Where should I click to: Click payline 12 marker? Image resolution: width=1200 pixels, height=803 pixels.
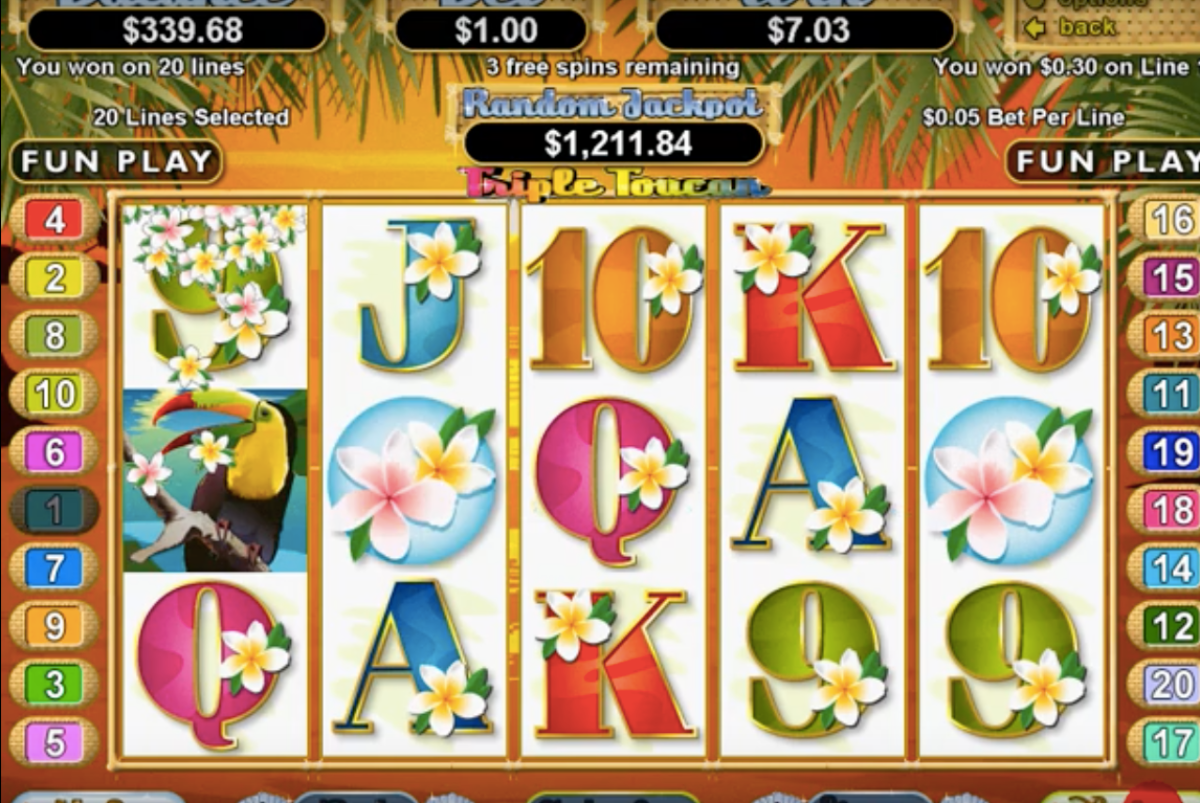point(1170,626)
